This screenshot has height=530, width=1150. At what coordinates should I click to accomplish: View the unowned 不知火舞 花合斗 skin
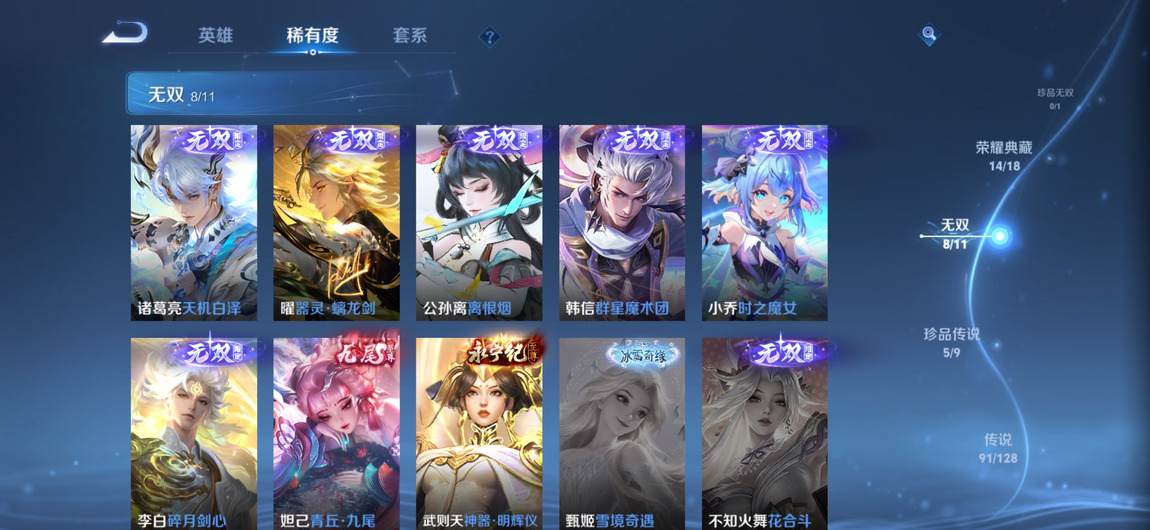tap(764, 434)
